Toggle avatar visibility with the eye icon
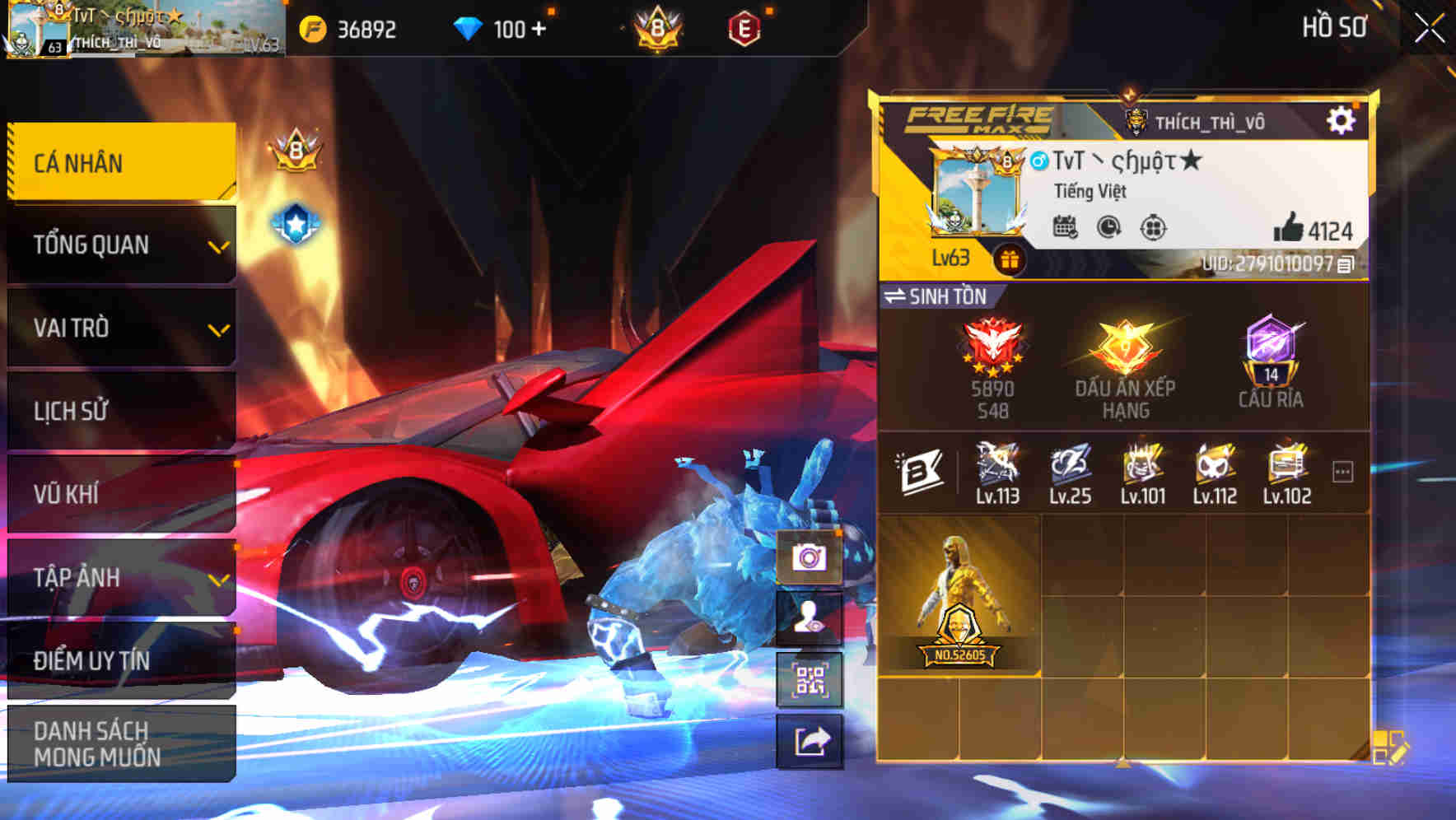The image size is (1456, 820). (810, 617)
